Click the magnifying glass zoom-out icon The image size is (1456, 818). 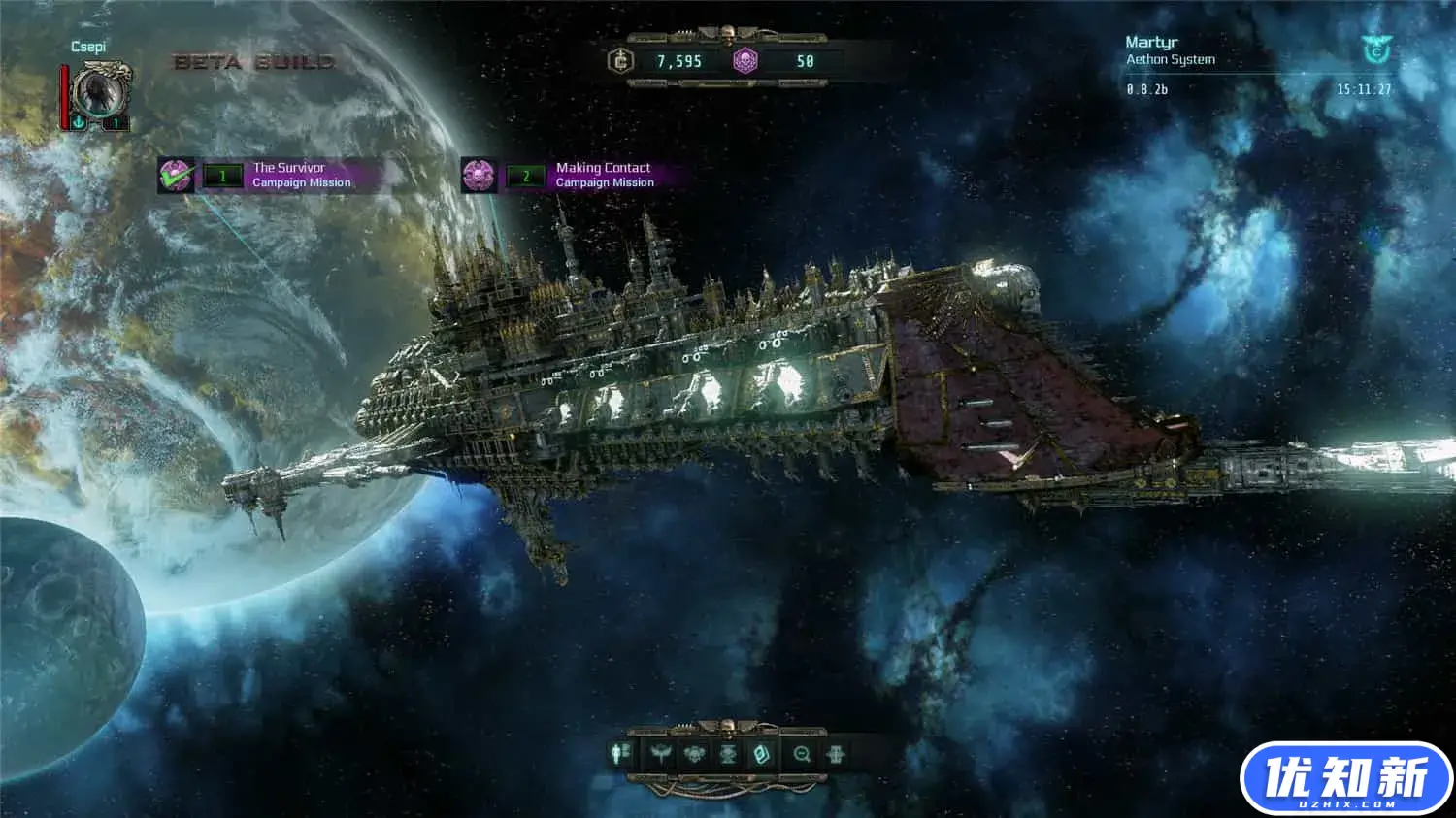tap(802, 753)
